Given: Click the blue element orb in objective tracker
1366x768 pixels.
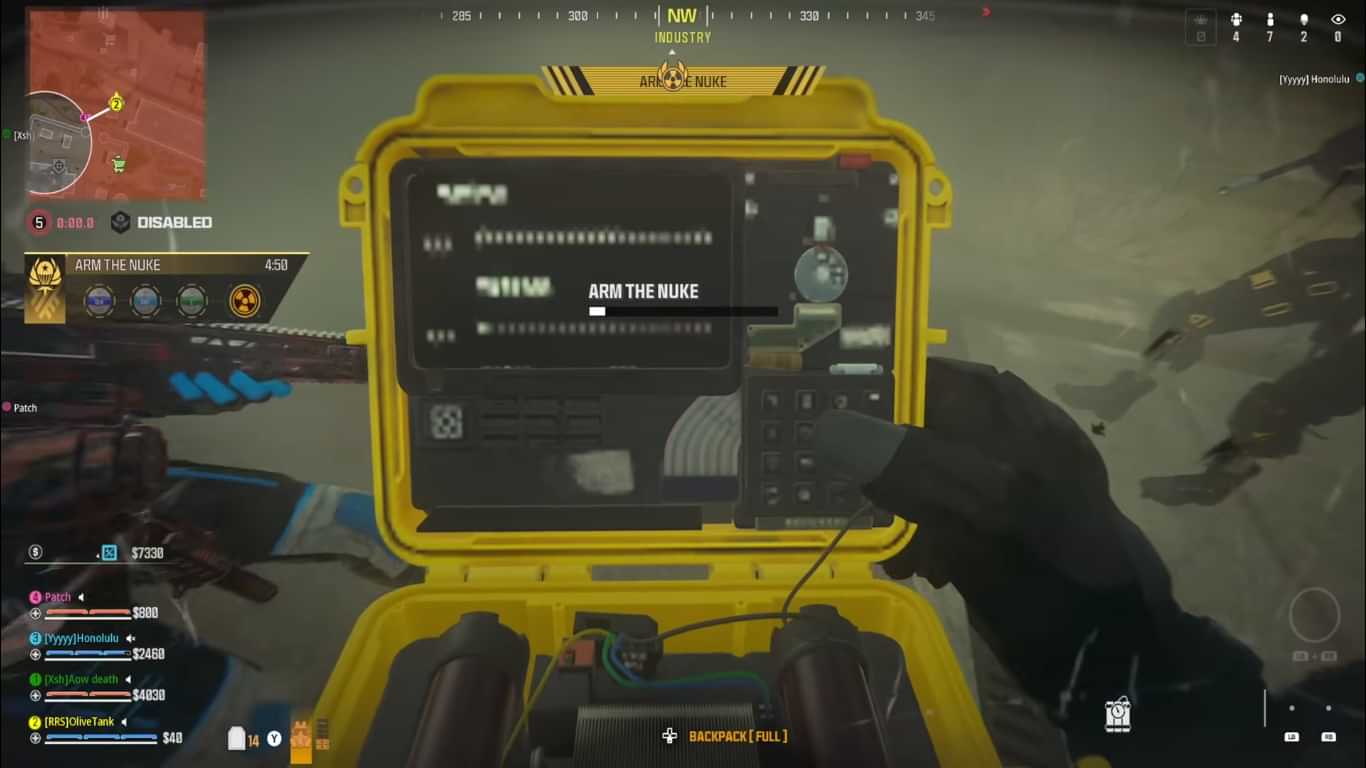Looking at the screenshot, I should (x=100, y=301).
